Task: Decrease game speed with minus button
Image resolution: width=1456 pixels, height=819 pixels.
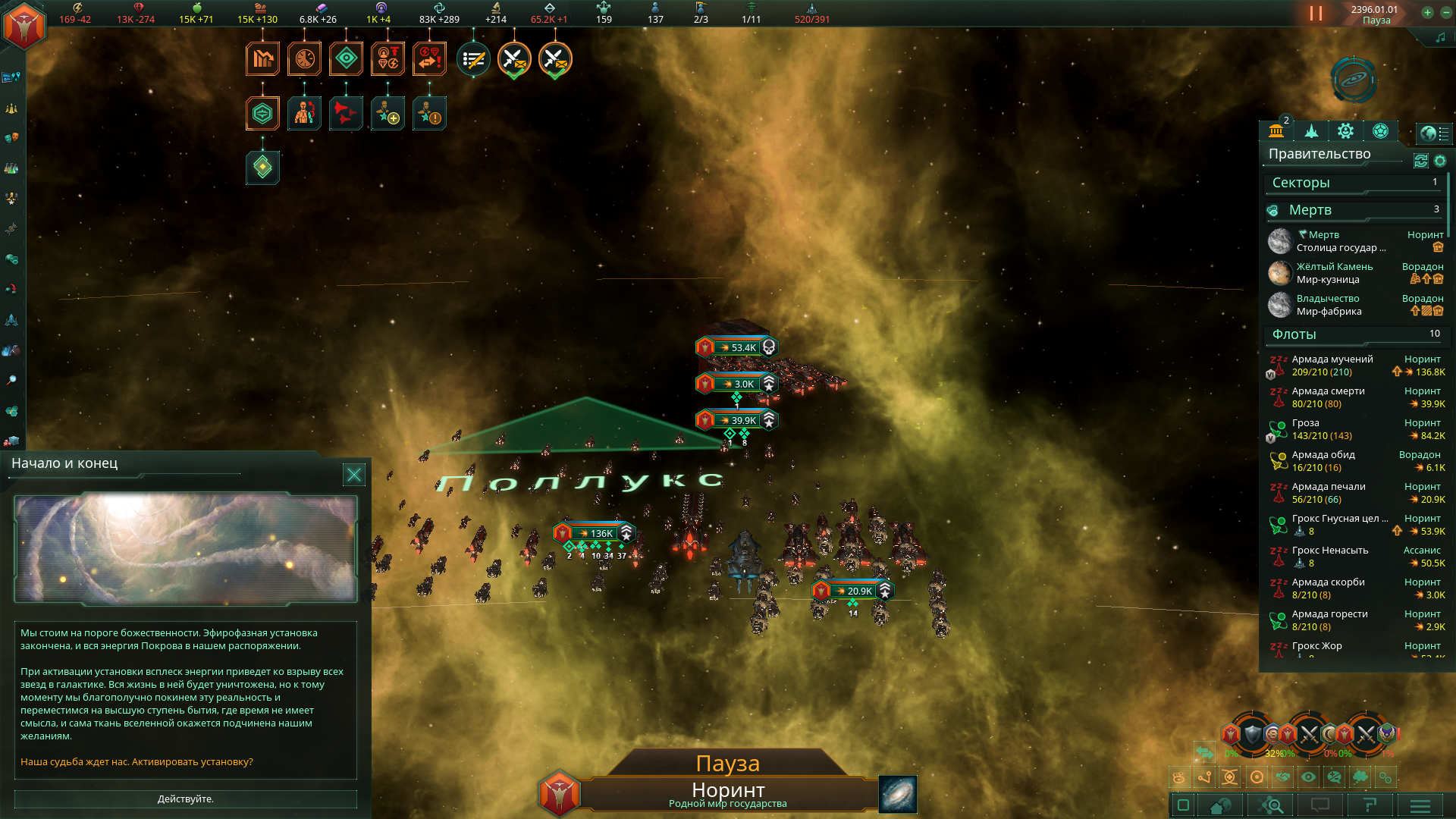Action: coord(1445,12)
